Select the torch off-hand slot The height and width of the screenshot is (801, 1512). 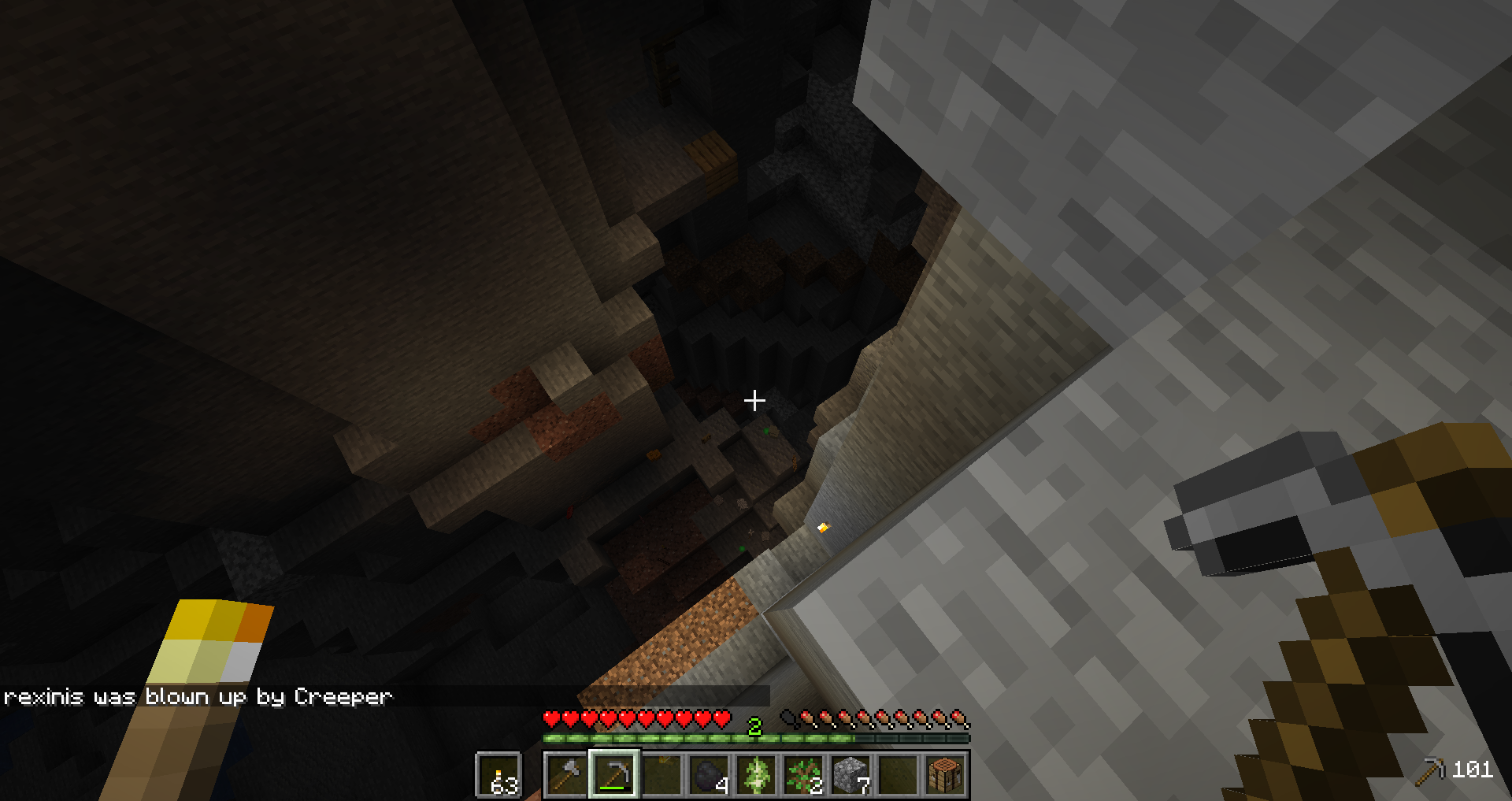tap(498, 775)
